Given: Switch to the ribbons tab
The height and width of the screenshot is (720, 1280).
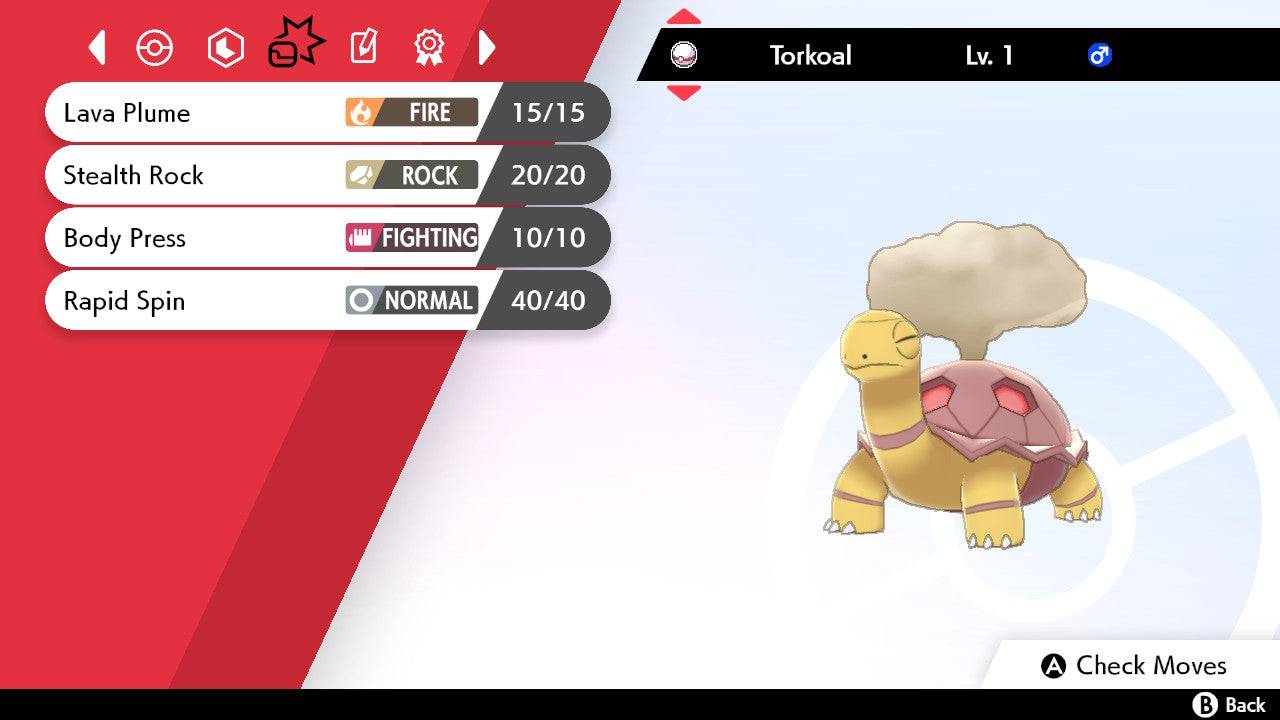Looking at the screenshot, I should (x=429, y=47).
